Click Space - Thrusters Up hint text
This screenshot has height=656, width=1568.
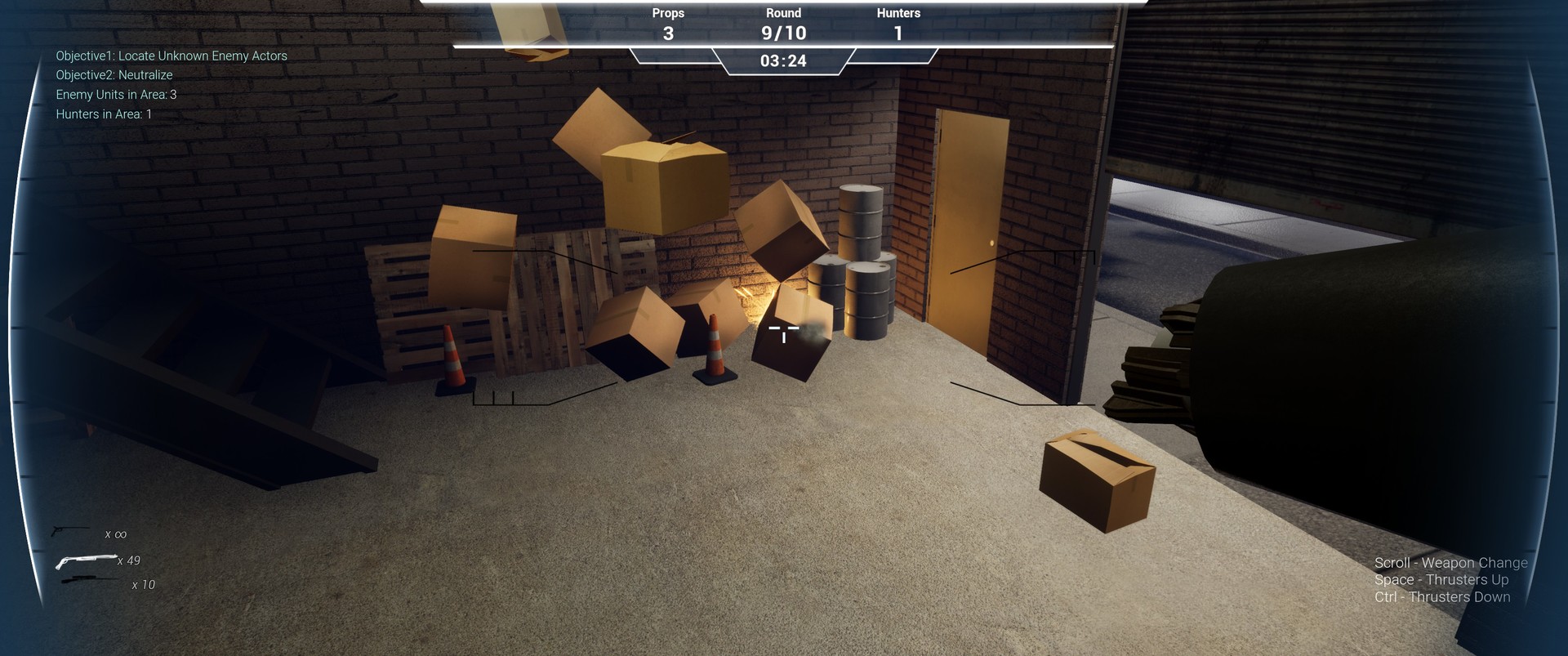pos(1441,580)
